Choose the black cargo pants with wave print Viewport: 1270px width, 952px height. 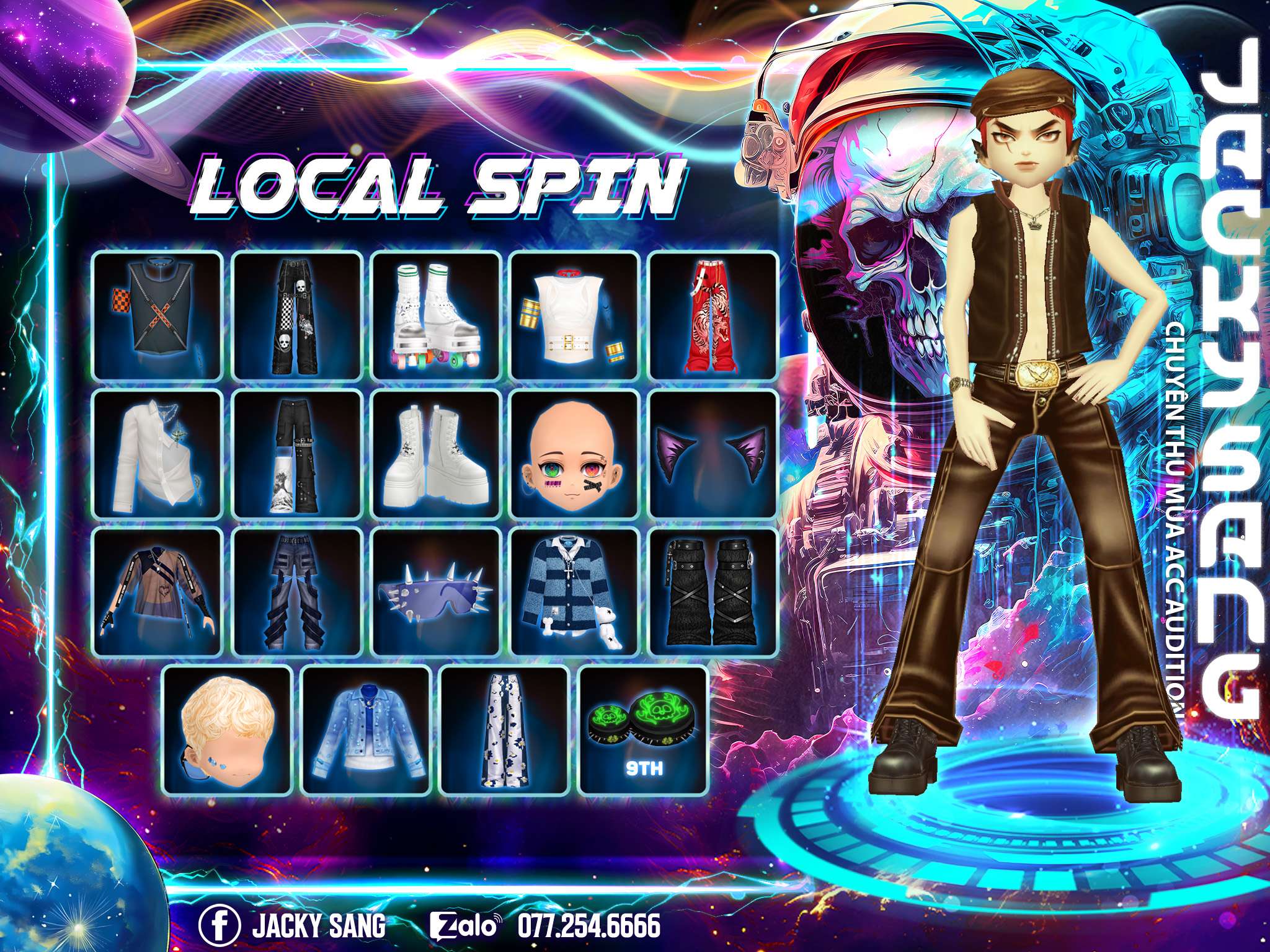[x=297, y=454]
